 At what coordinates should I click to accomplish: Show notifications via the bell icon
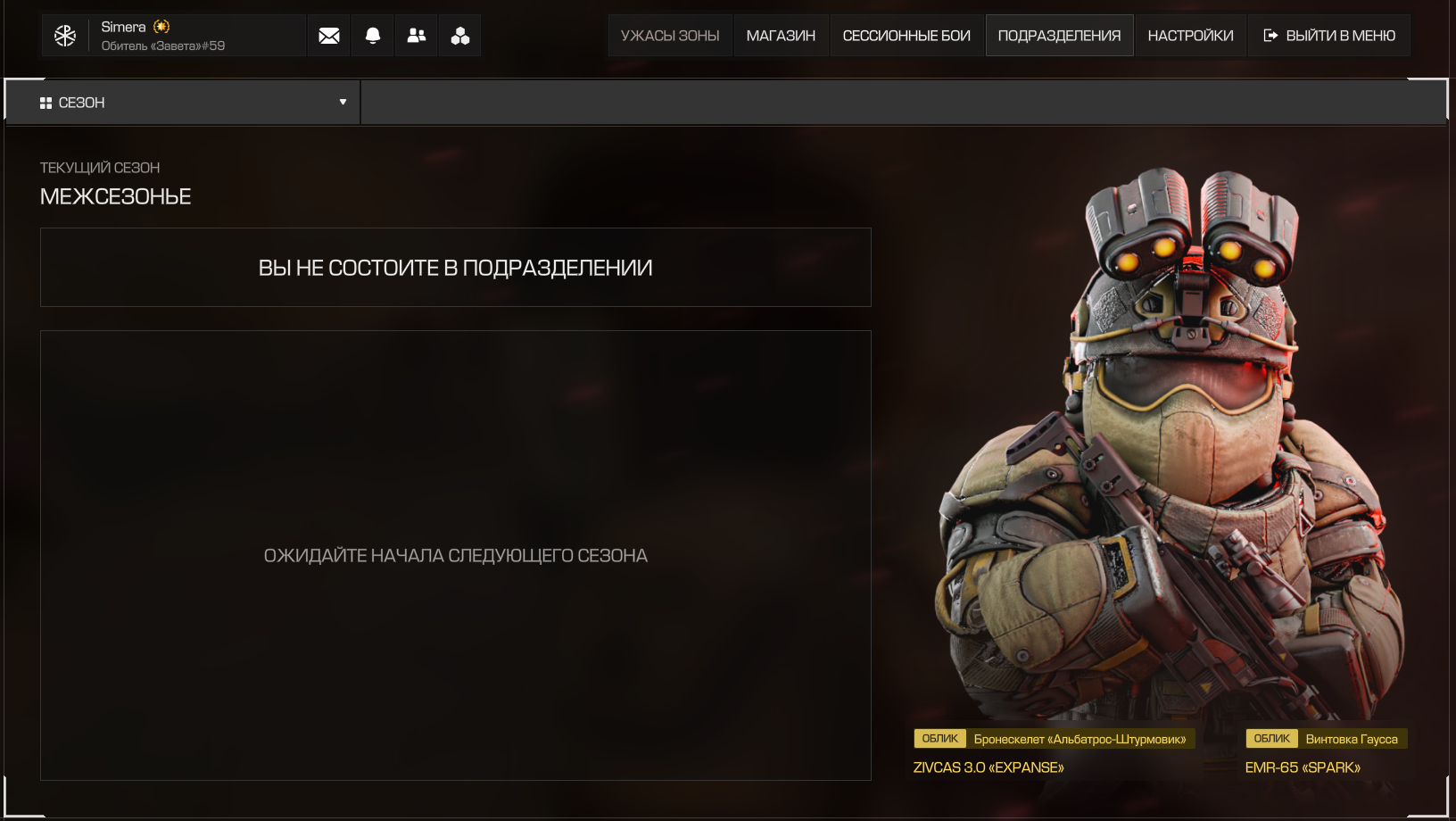373,36
